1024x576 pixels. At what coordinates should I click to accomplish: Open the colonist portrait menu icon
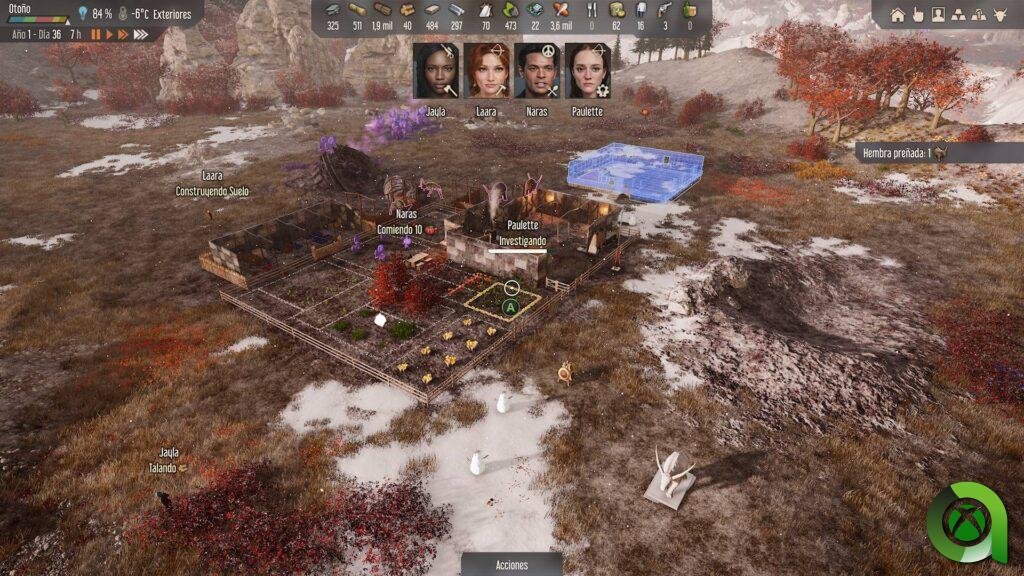coord(938,14)
